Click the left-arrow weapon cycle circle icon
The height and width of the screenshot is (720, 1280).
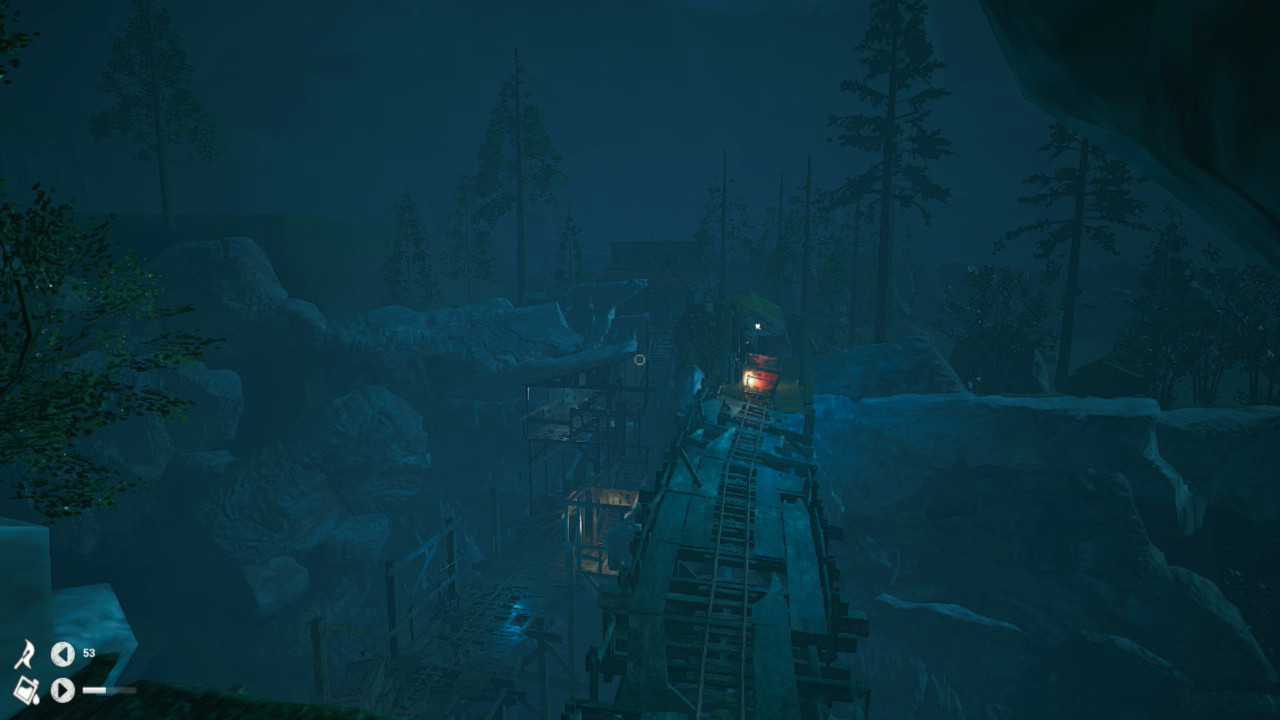pyautogui.click(x=62, y=655)
